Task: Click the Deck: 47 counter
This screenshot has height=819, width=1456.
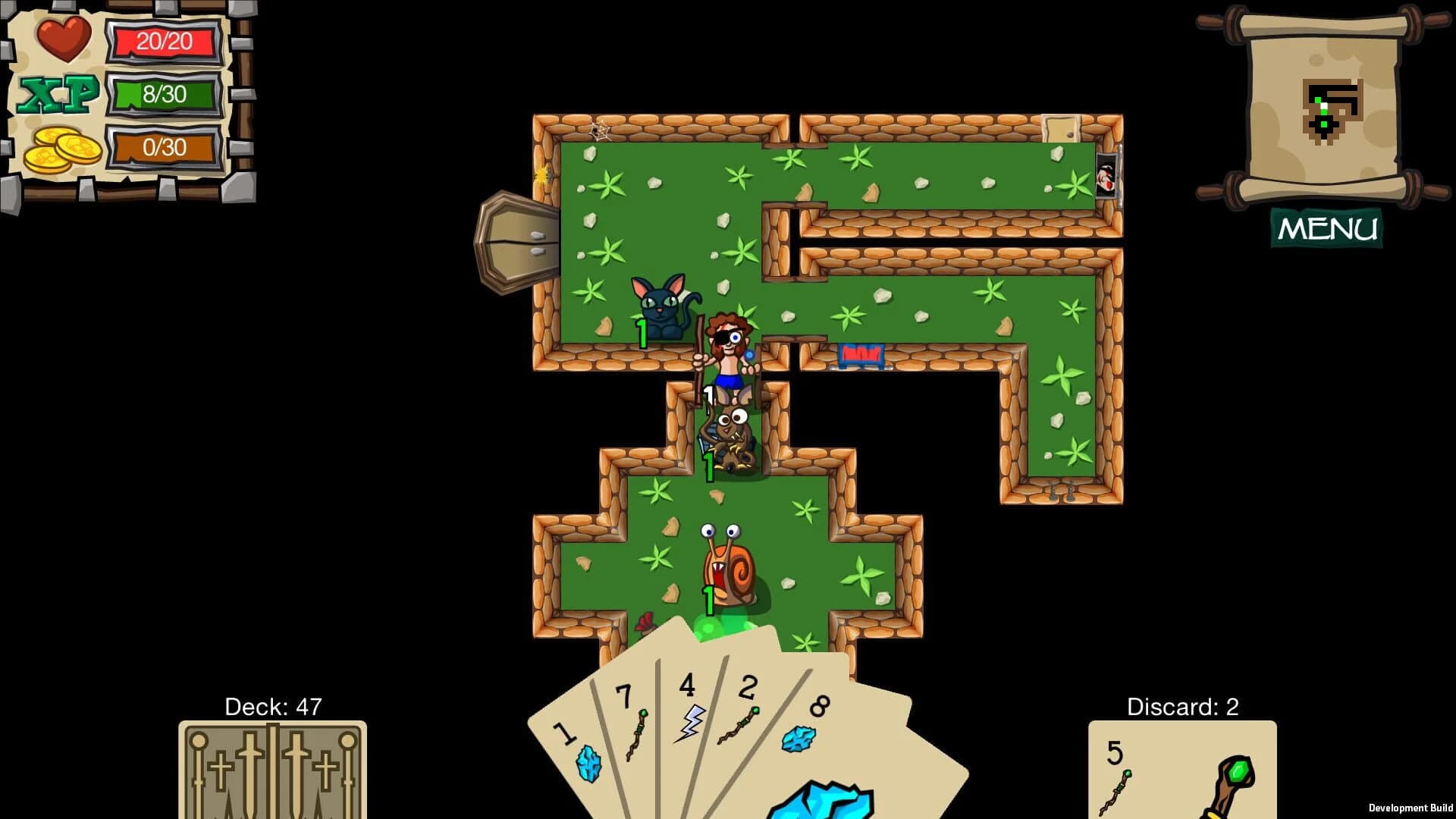Action: coord(273,705)
